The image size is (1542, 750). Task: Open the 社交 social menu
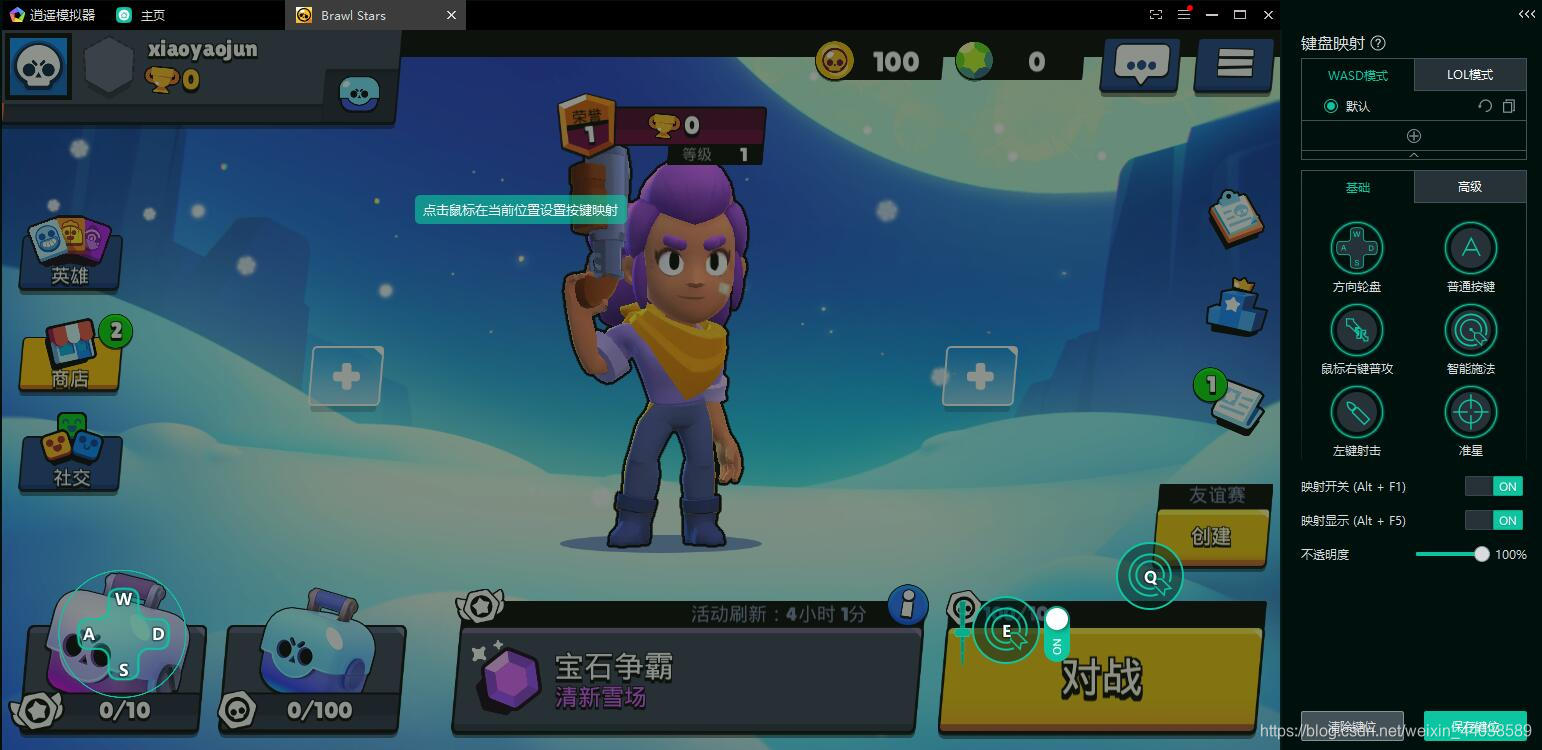pyautogui.click(x=71, y=455)
